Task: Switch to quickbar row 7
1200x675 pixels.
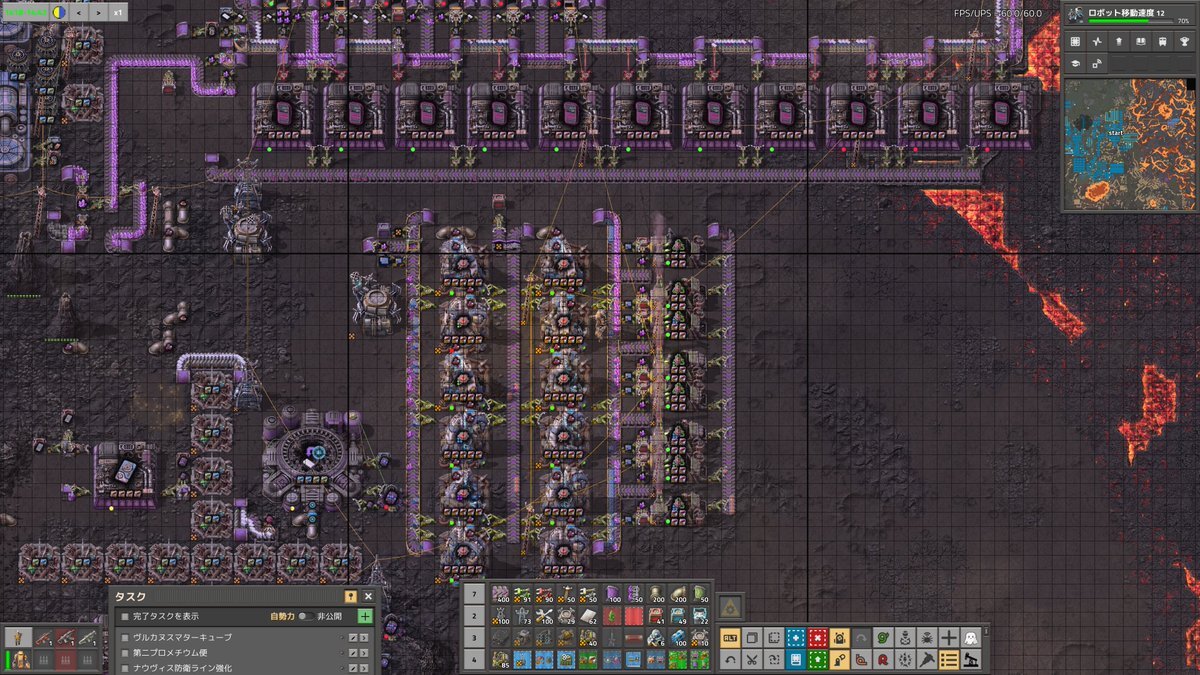Action: click(476, 594)
